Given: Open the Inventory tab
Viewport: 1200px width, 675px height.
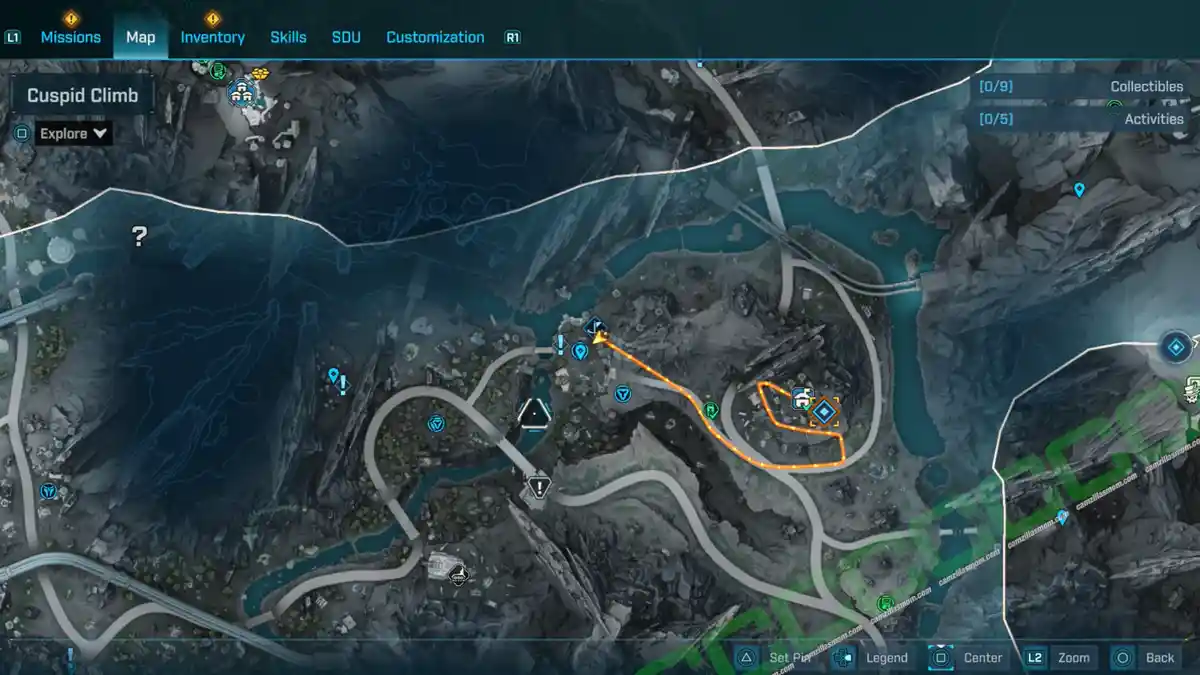Looking at the screenshot, I should tap(212, 37).
